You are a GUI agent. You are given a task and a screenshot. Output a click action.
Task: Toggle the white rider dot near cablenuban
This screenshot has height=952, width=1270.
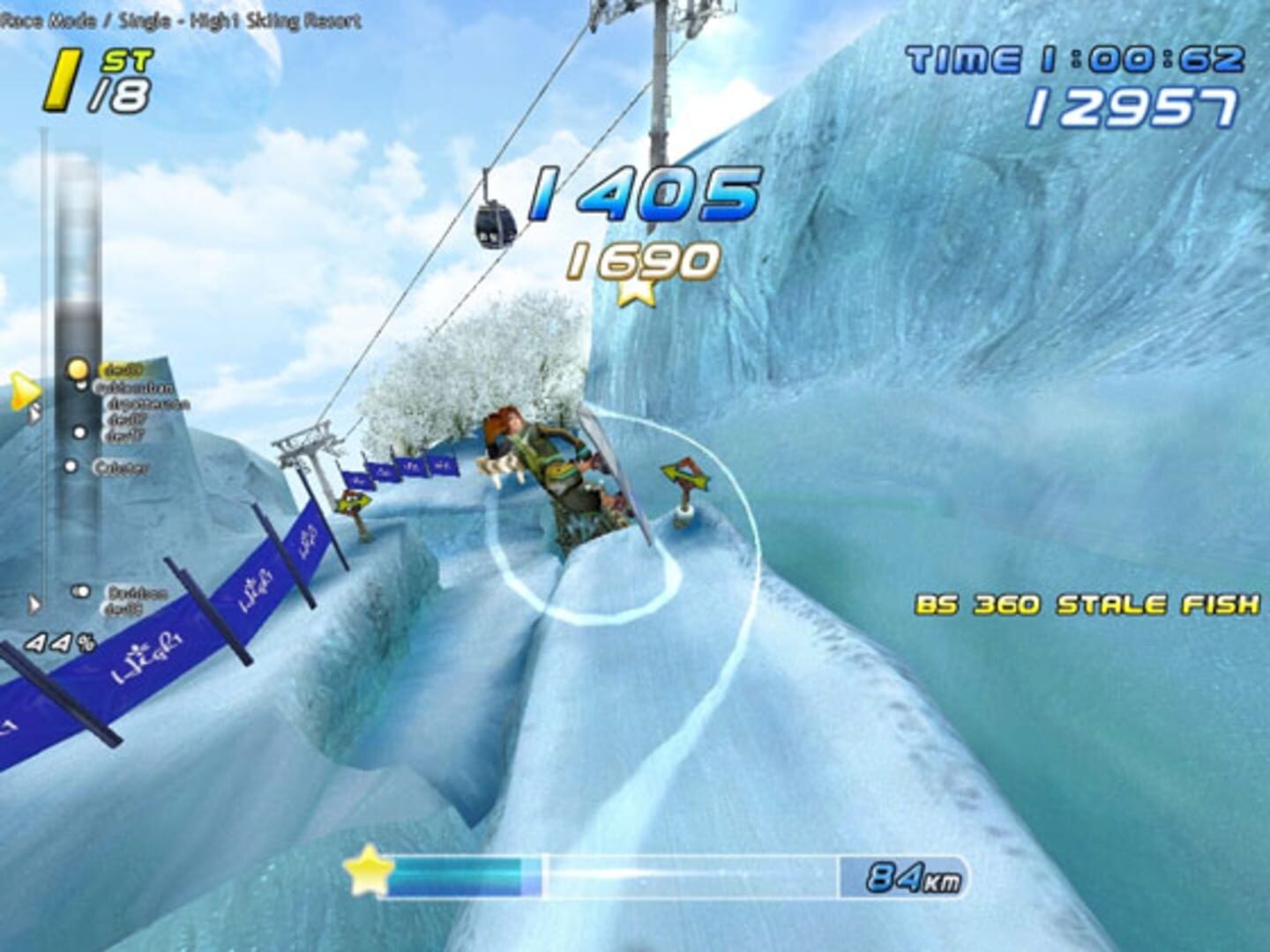pyautogui.click(x=81, y=385)
